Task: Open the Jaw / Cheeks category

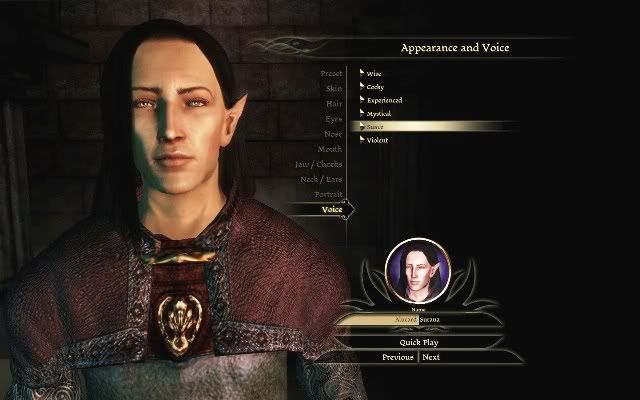Action: pyautogui.click(x=320, y=164)
